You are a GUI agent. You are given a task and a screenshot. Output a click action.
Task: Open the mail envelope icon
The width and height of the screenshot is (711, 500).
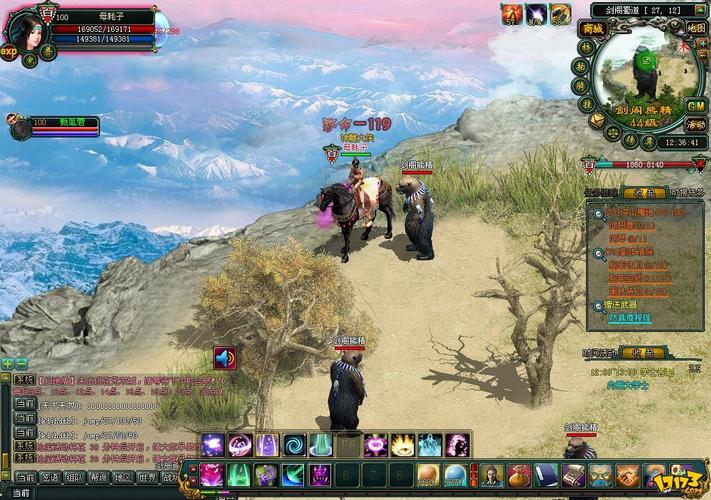pos(596,120)
